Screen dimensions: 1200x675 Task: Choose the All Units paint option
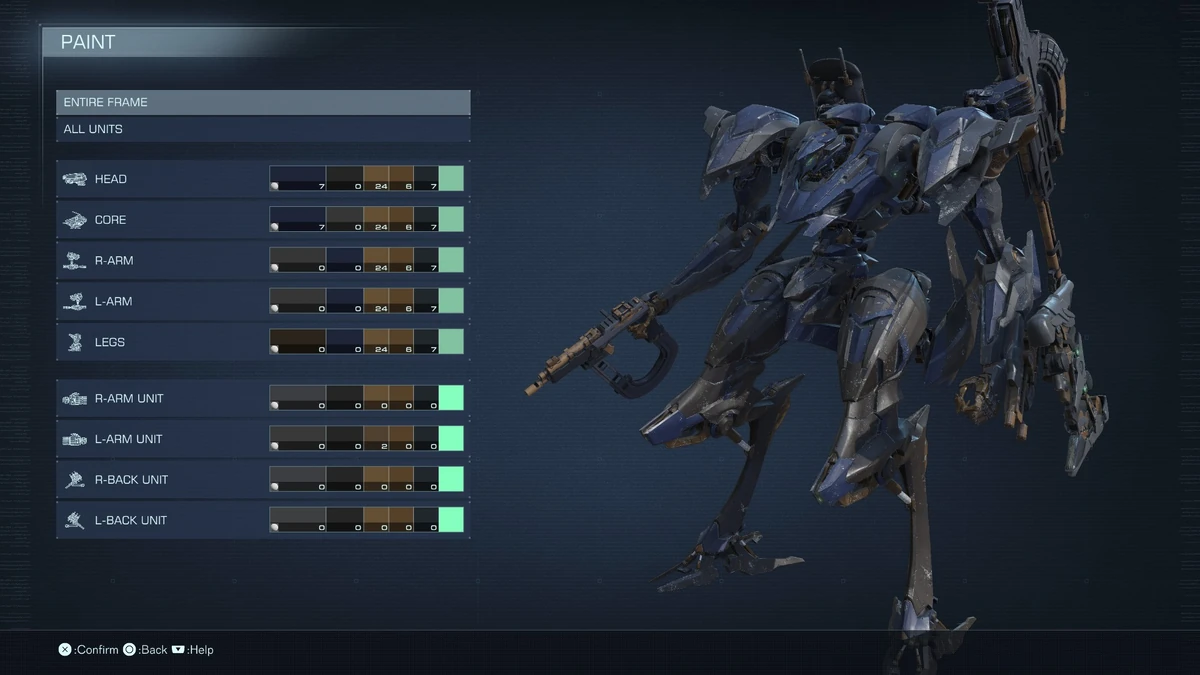262,129
